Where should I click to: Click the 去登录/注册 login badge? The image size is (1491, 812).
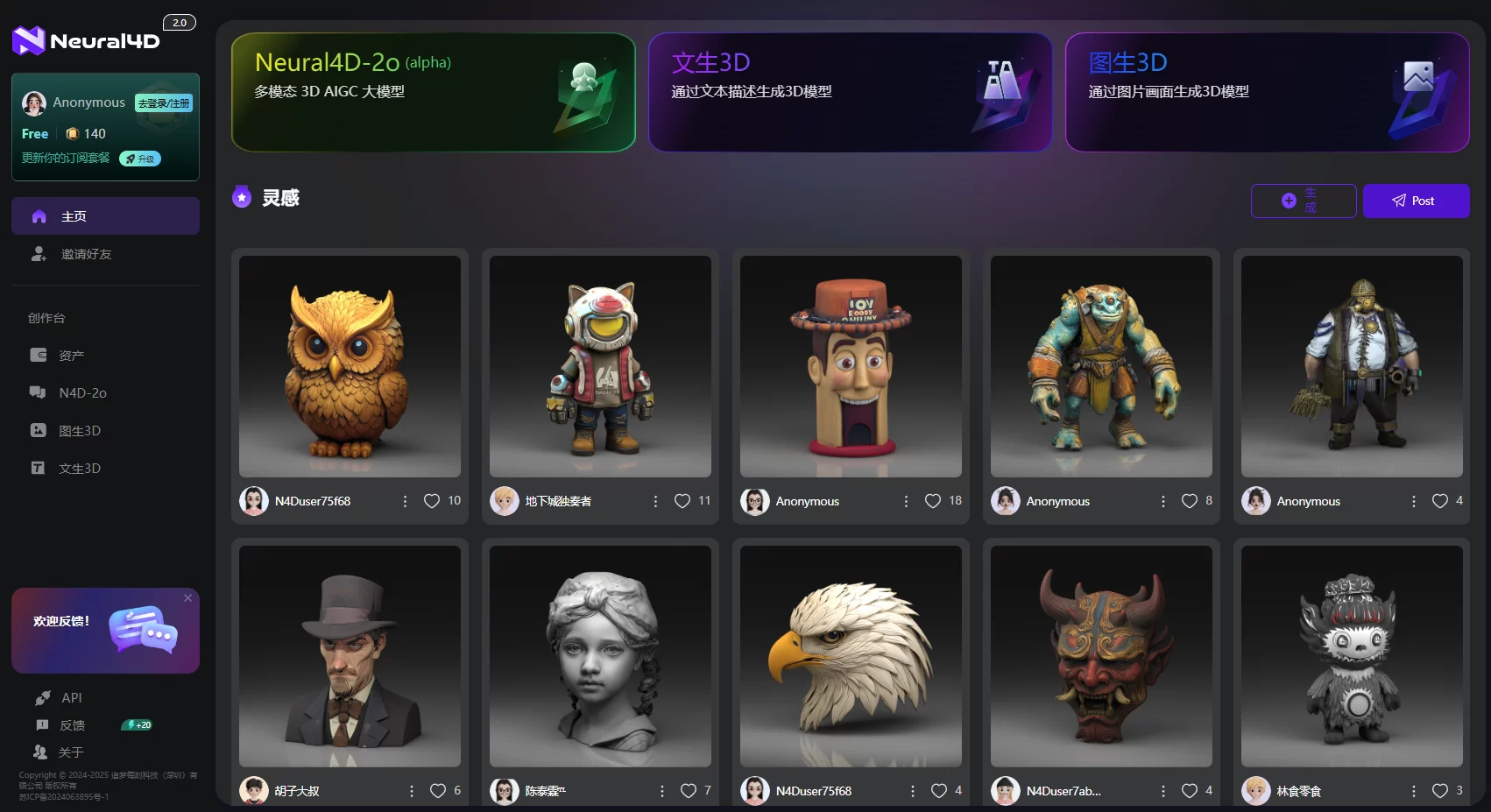pos(164,103)
